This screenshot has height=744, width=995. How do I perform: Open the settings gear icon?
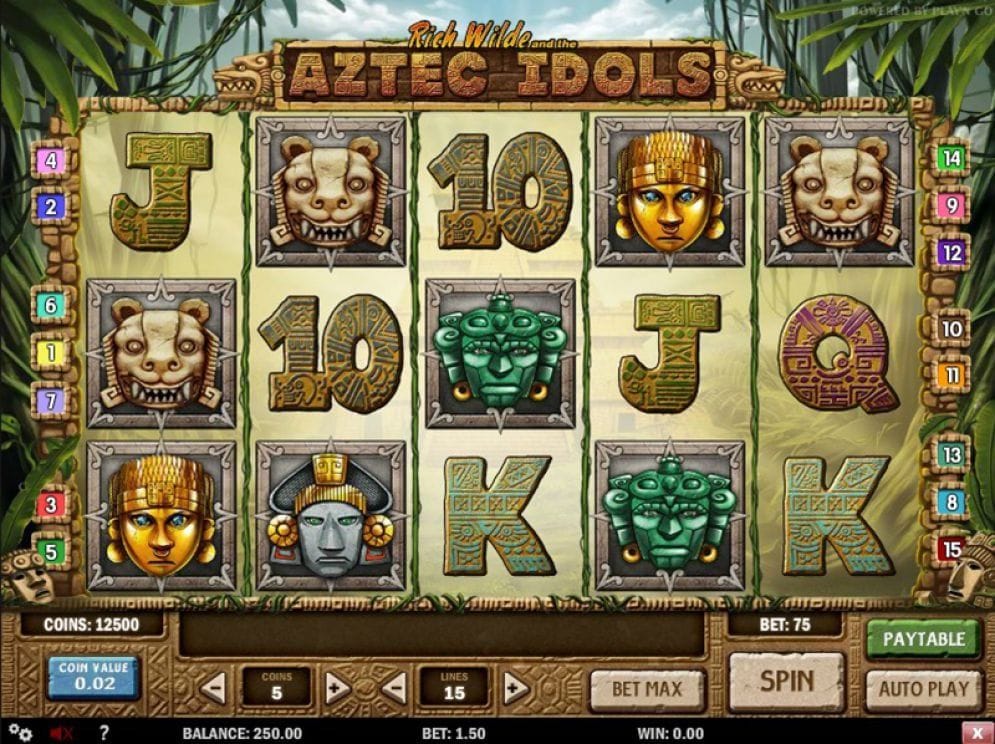click(21, 733)
